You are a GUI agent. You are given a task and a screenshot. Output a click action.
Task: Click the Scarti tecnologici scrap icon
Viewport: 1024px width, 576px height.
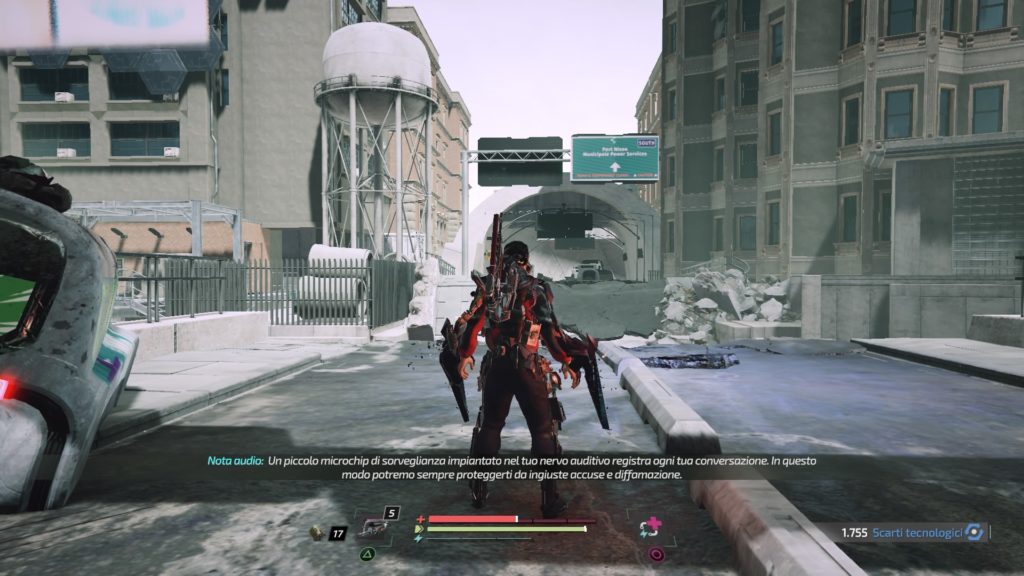pyautogui.click(x=974, y=533)
